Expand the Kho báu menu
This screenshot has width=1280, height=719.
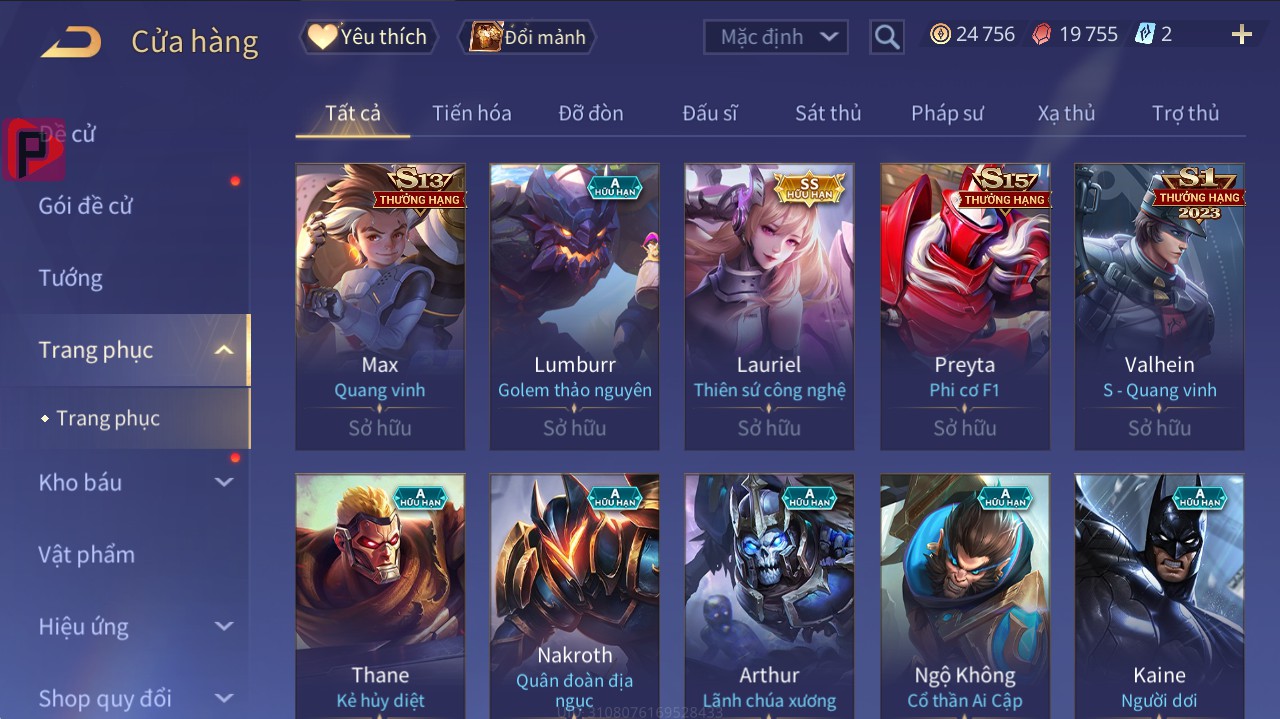point(135,482)
